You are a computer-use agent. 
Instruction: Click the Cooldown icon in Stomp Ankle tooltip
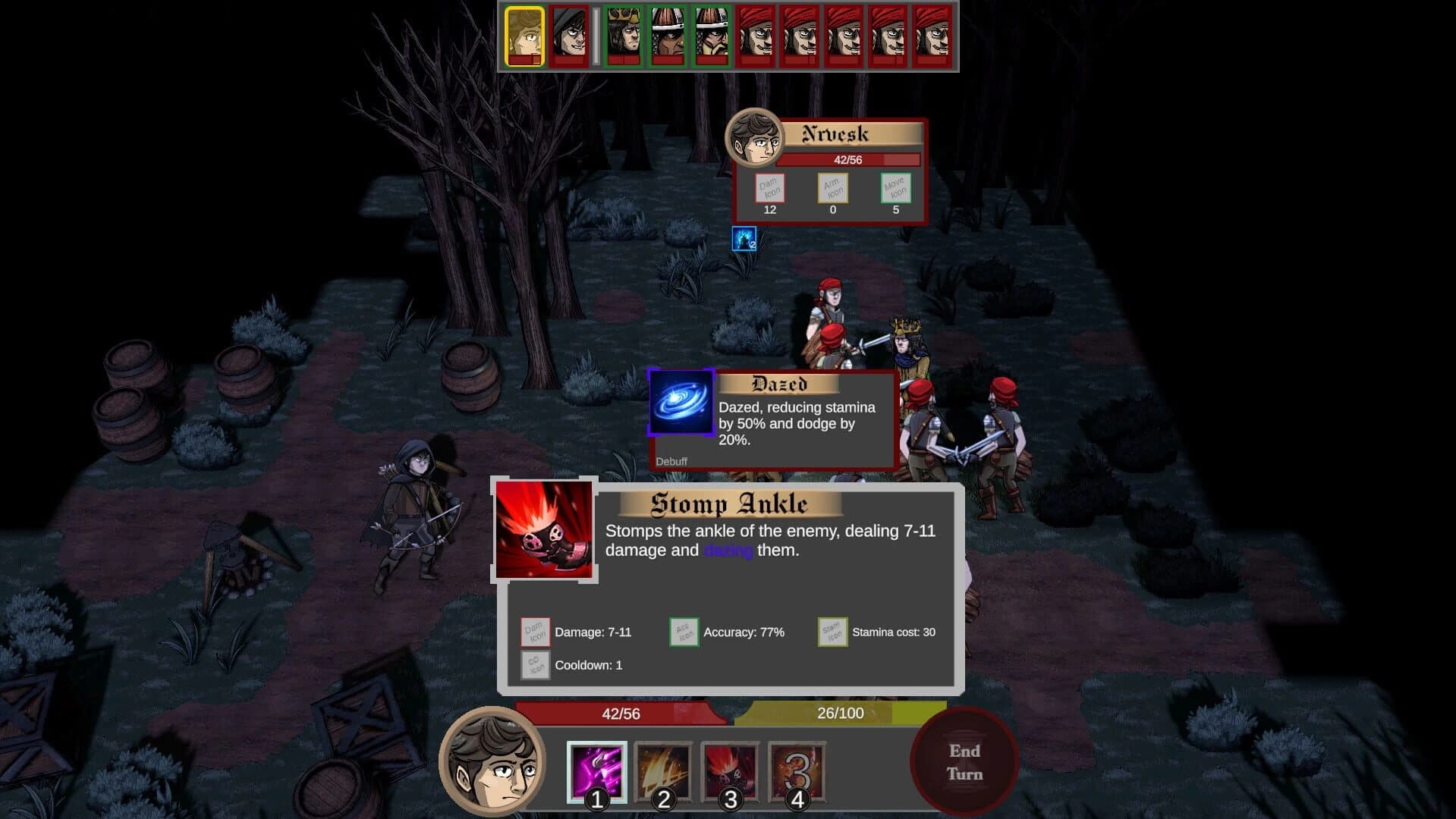coord(535,666)
